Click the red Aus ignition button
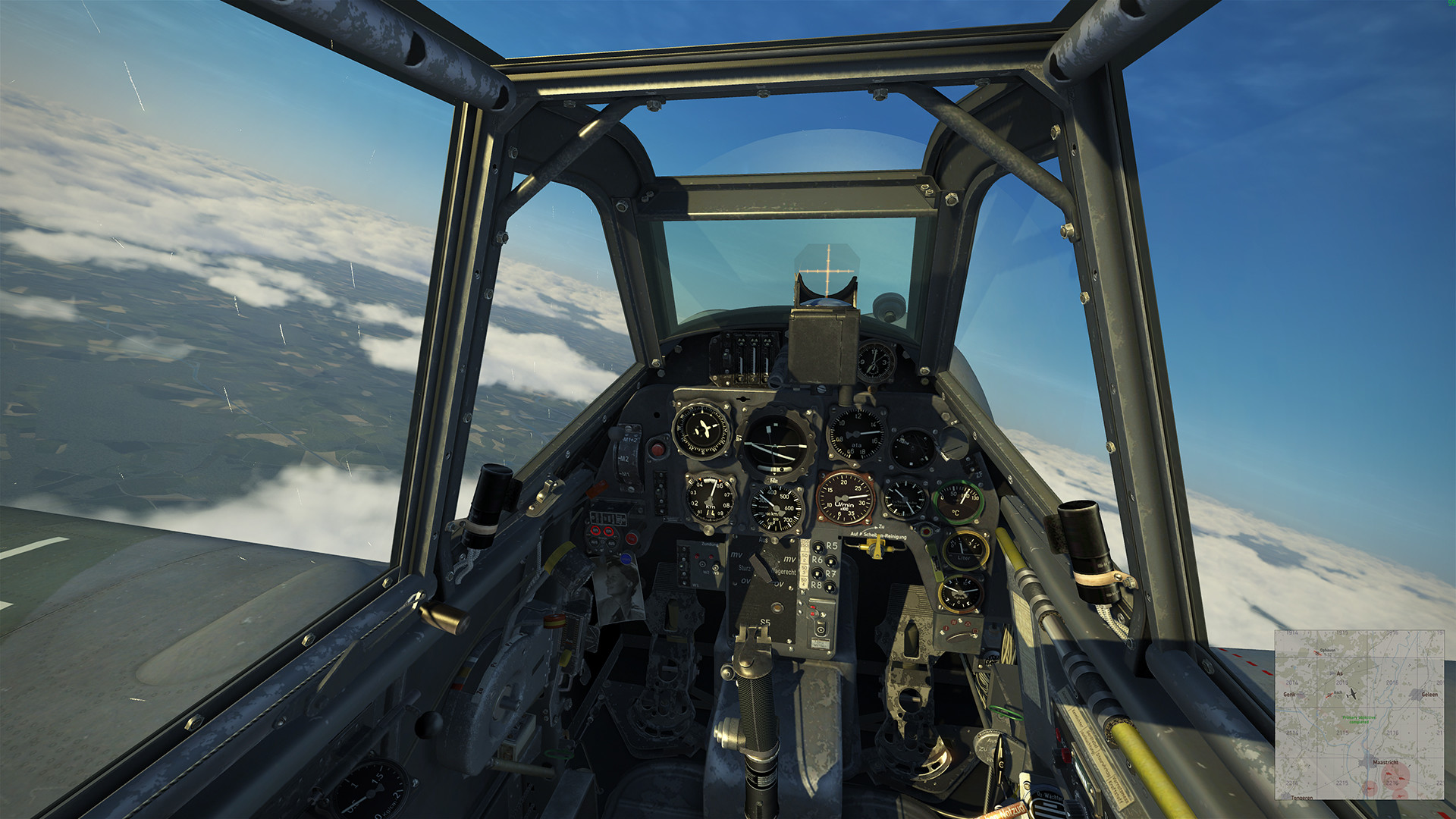1456x819 pixels. click(632, 538)
